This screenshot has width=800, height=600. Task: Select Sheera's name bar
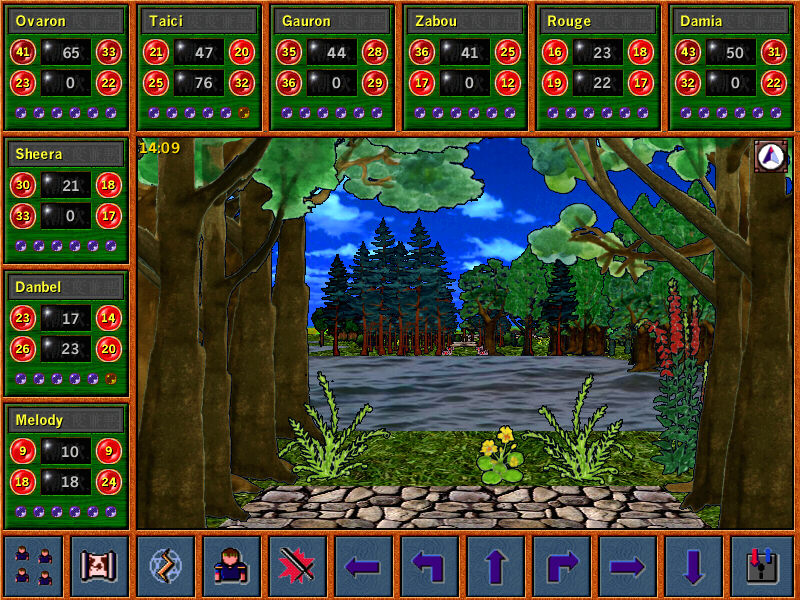67,154
